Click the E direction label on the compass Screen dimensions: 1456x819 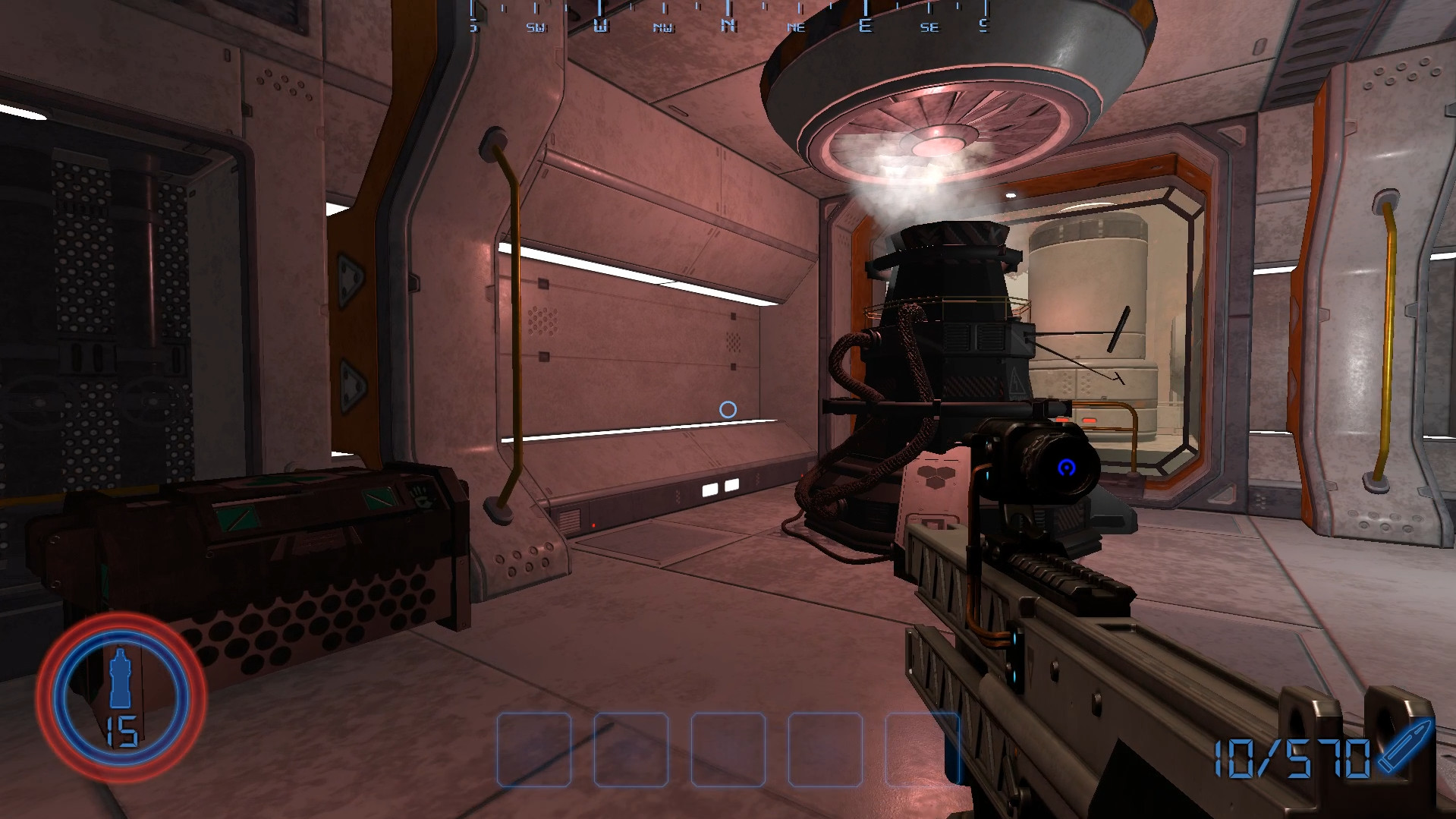(865, 25)
